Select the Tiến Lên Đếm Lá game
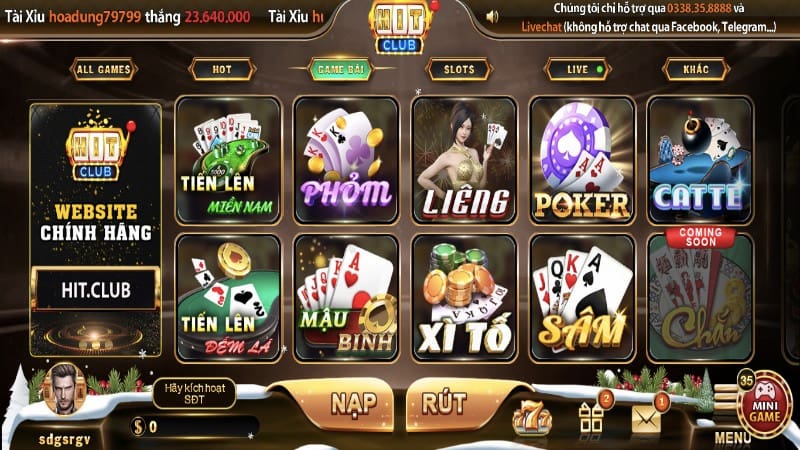This screenshot has width=800, height=450. (228, 296)
